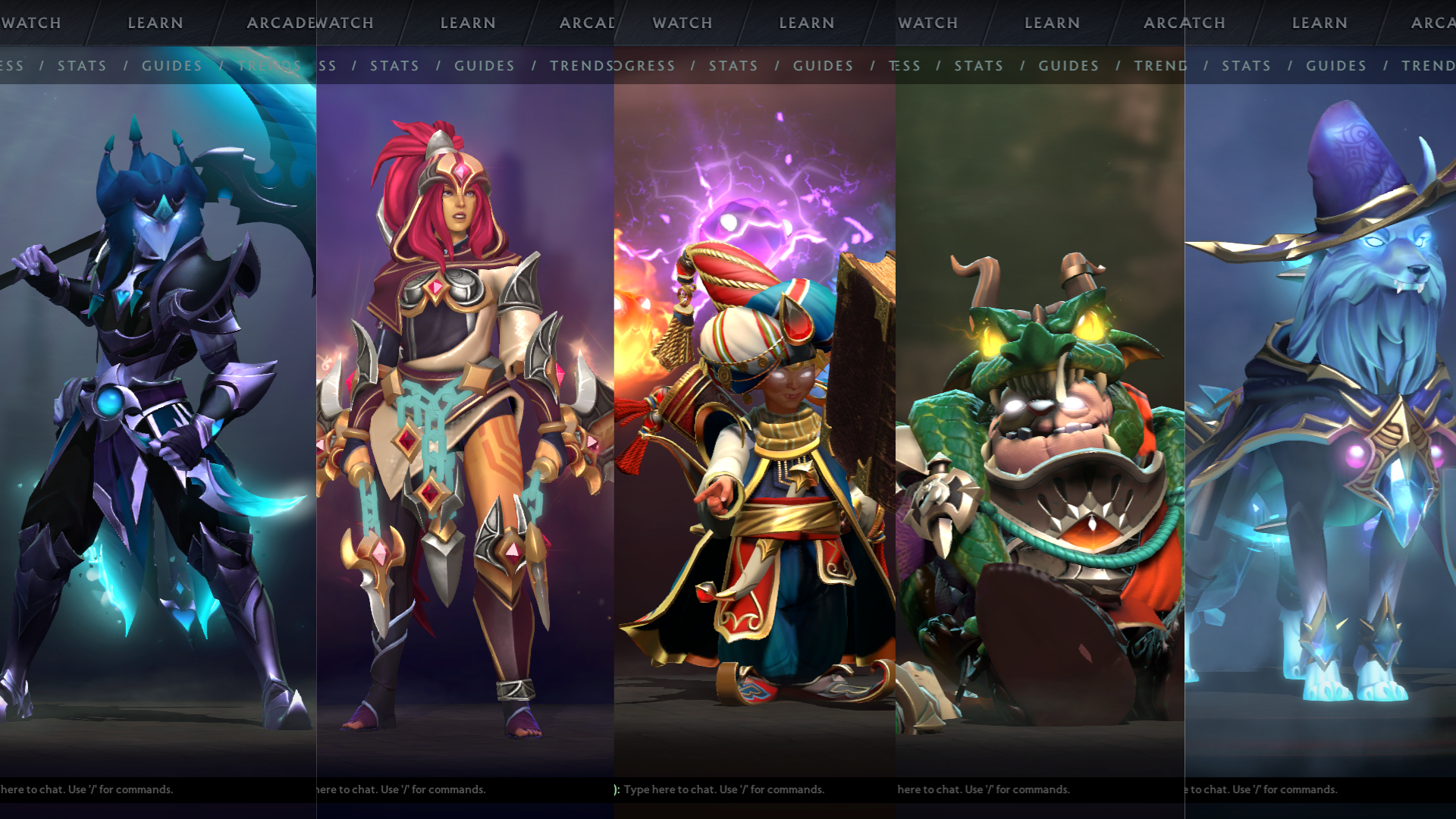
Task: Open Watch in the red-haired warrior panel
Action: pyautogui.click(x=345, y=23)
